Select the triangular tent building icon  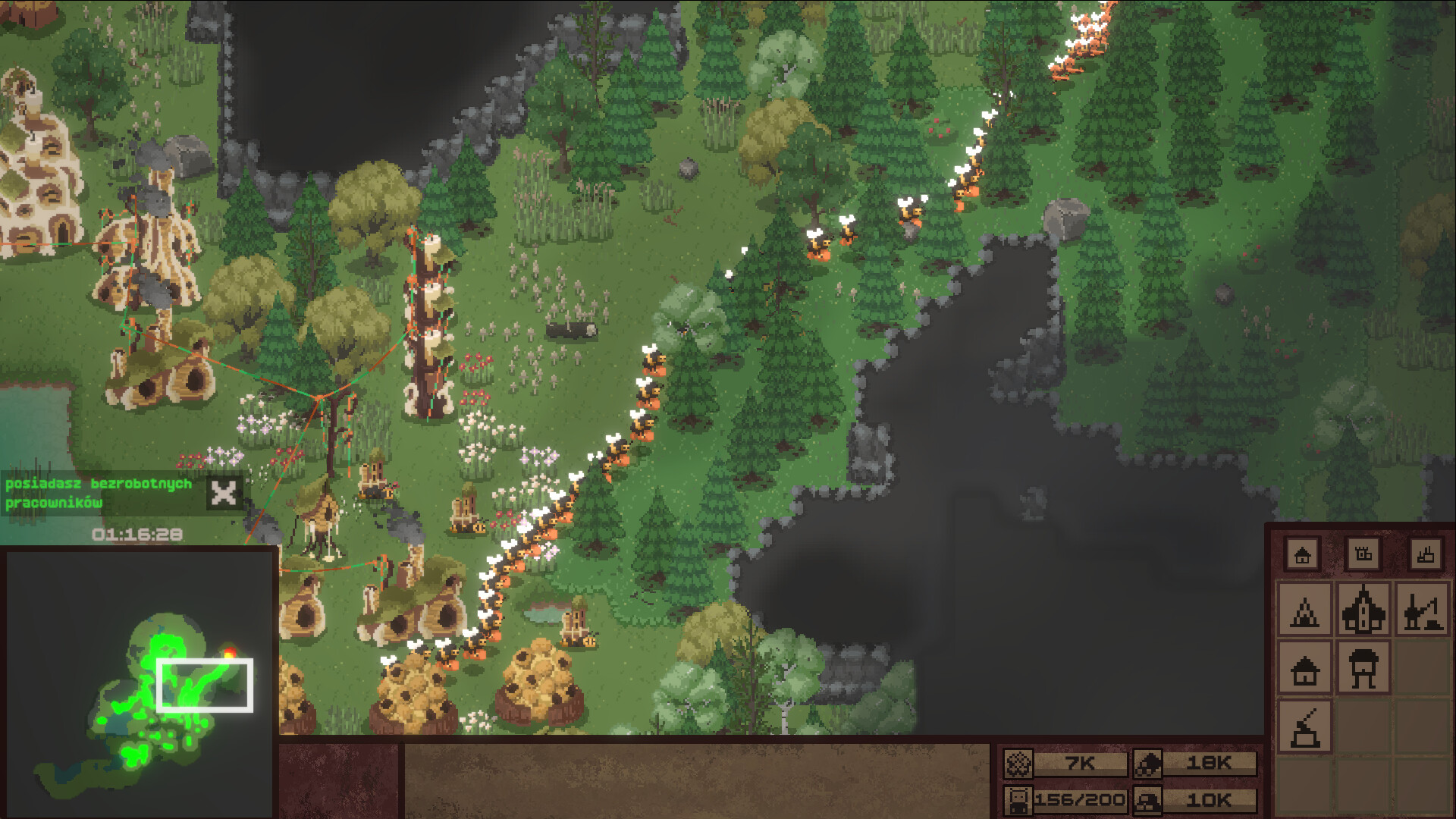pos(1304,610)
